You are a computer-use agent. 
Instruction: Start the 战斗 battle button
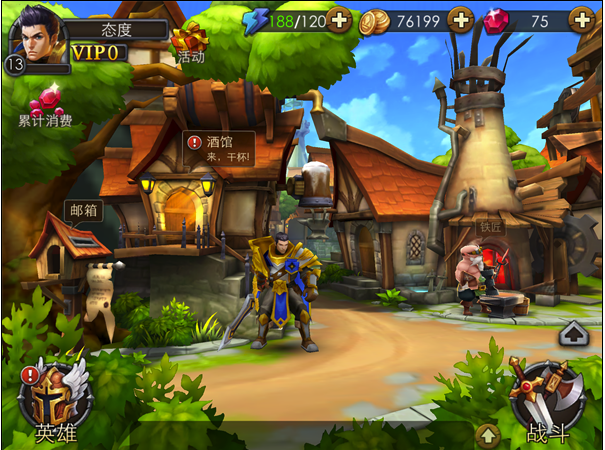545,402
